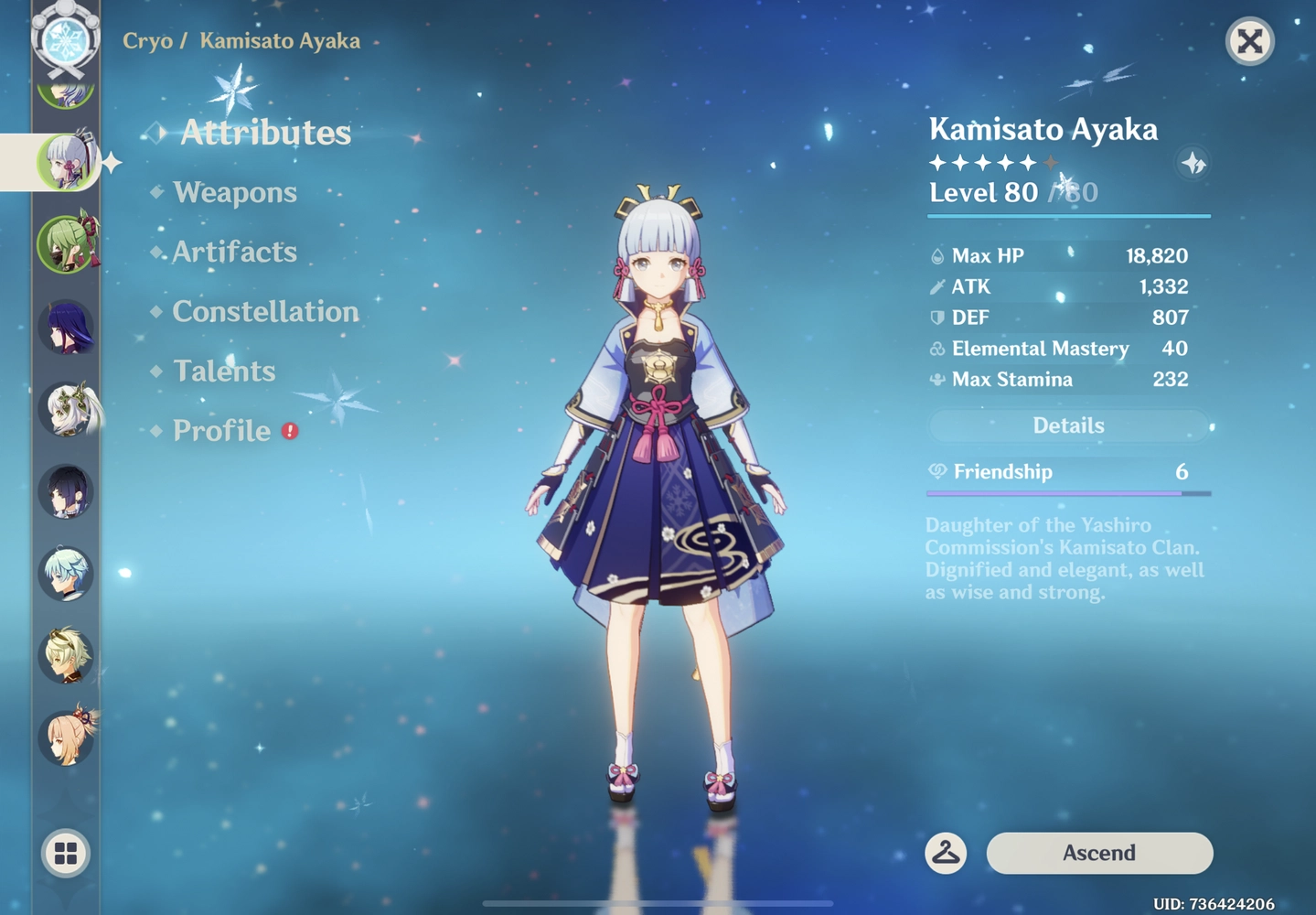Viewport: 1316px width, 915px height.
Task: Switch to the Artifacts section
Action: coord(234,252)
